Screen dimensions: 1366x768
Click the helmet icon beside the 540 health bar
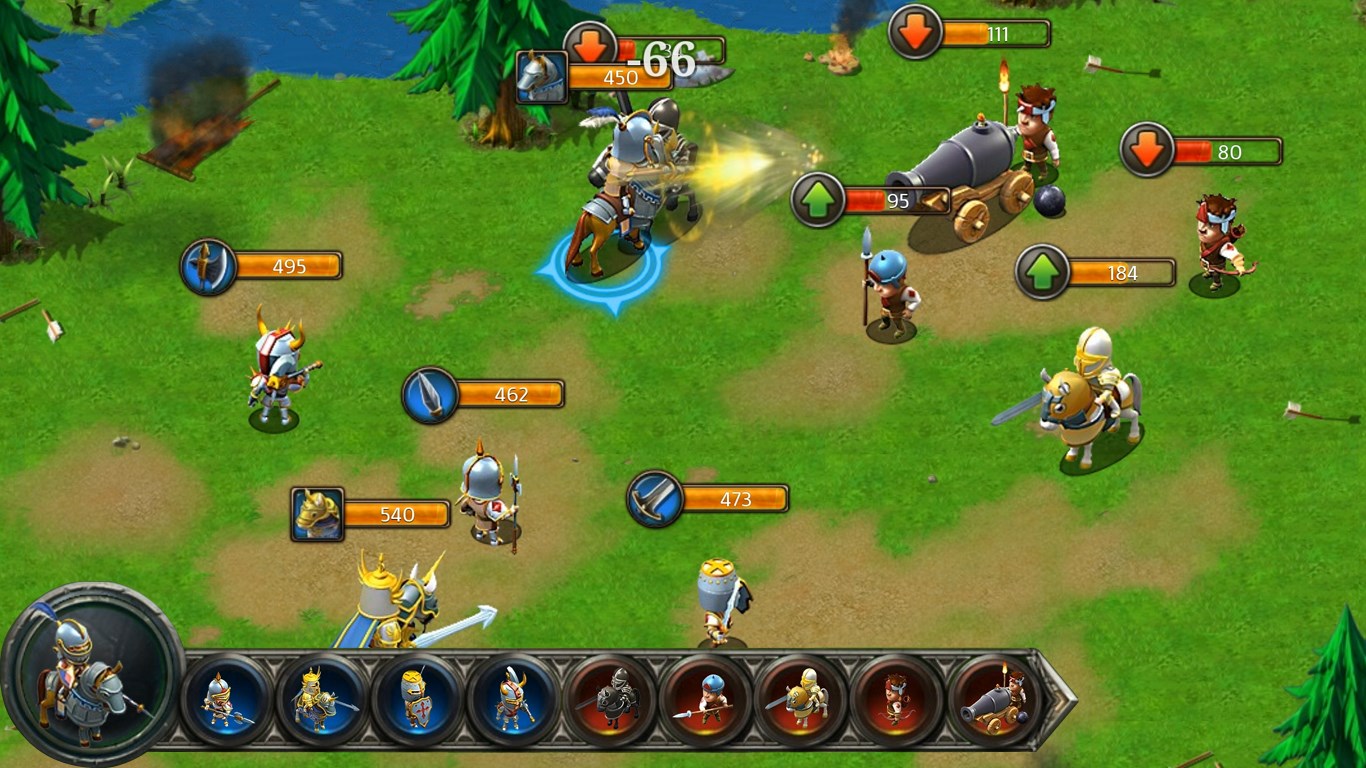314,513
